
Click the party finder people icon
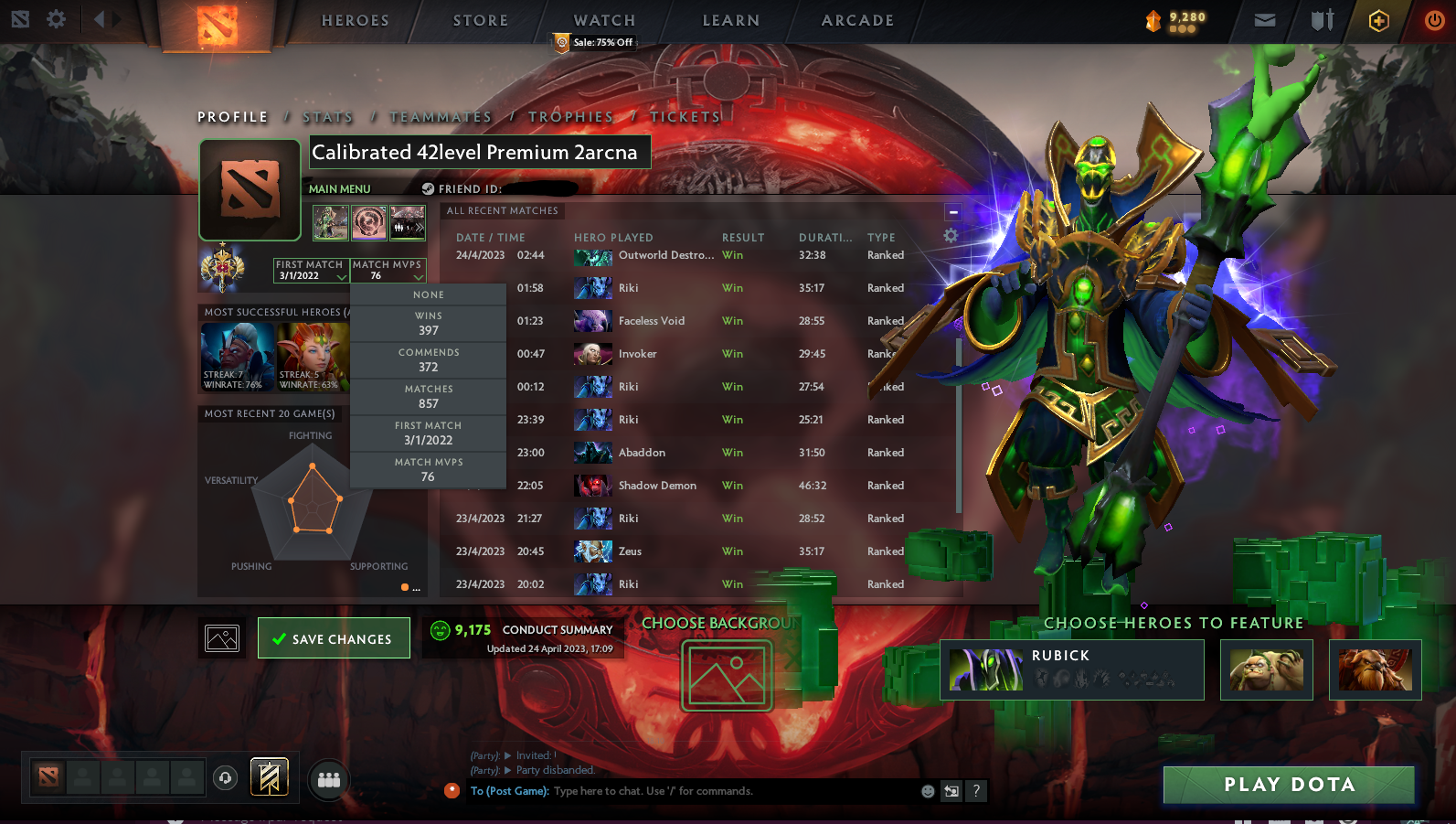[x=328, y=779]
